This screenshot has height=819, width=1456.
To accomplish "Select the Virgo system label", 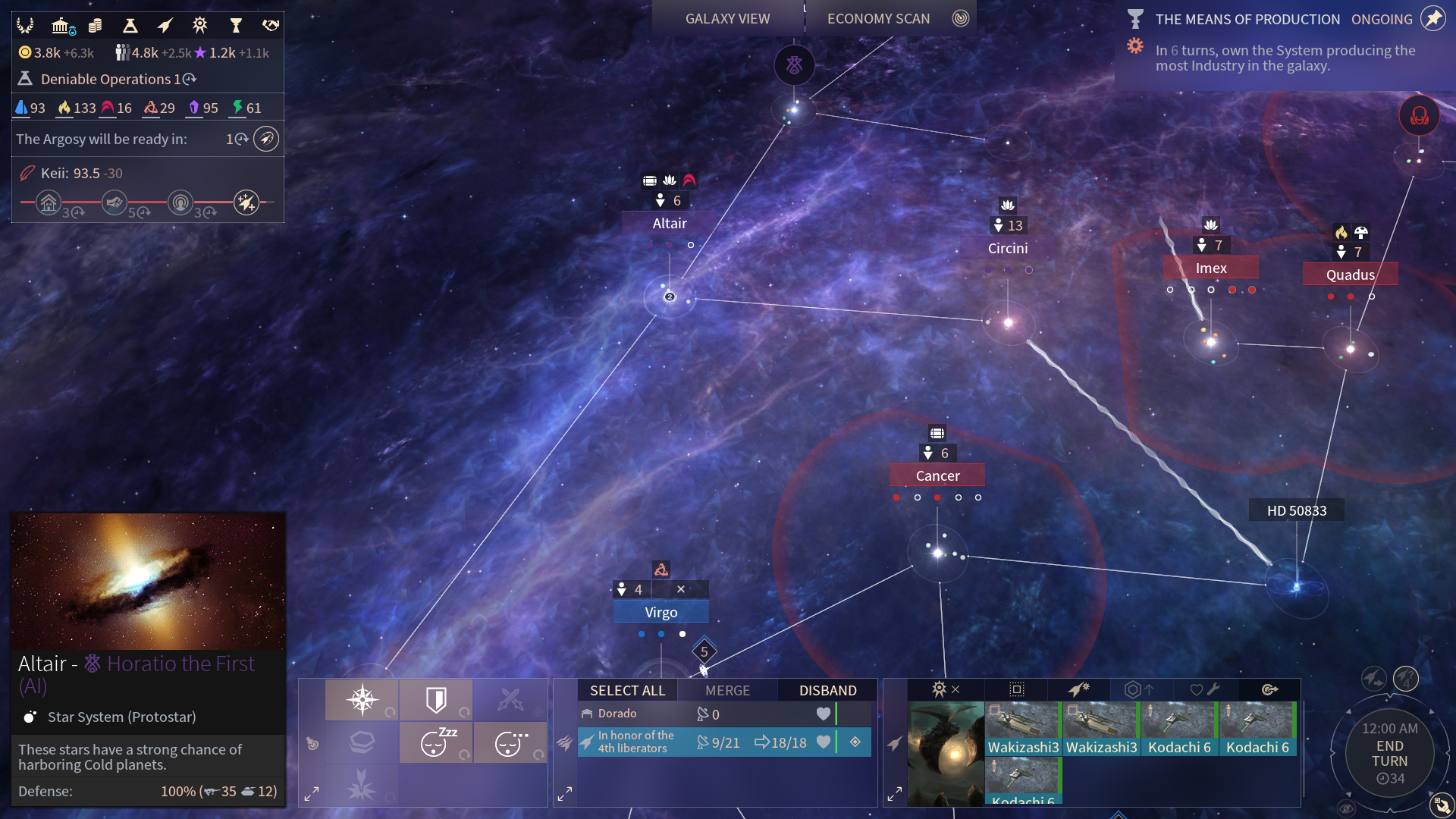I will coord(661,612).
